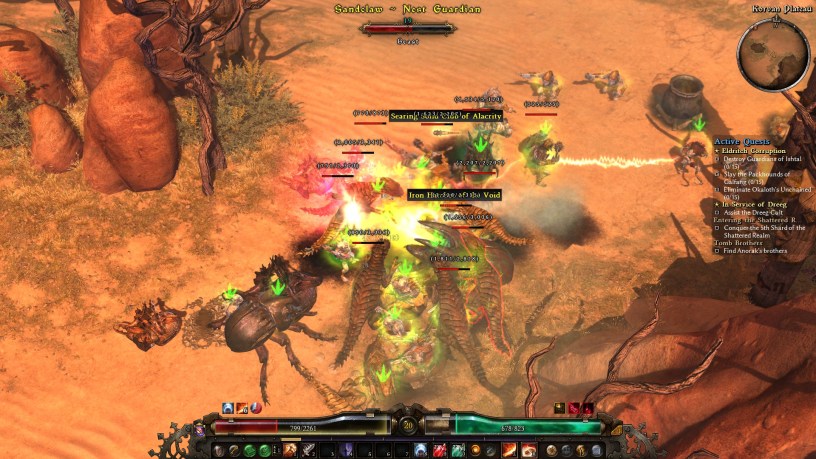Activate the glowing orange orb skill

tap(476, 450)
